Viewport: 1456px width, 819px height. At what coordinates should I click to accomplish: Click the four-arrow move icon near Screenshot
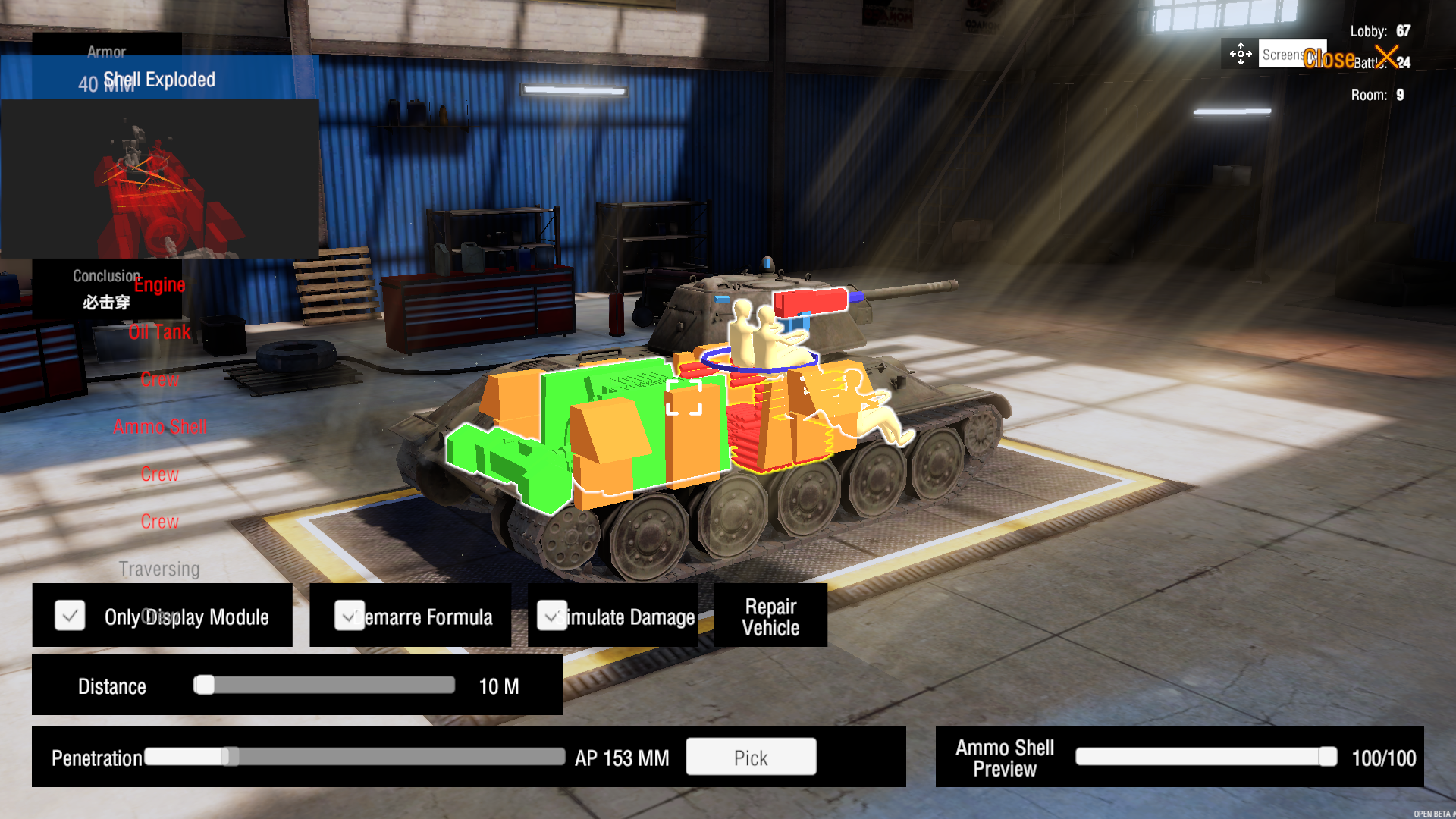click(x=1240, y=54)
